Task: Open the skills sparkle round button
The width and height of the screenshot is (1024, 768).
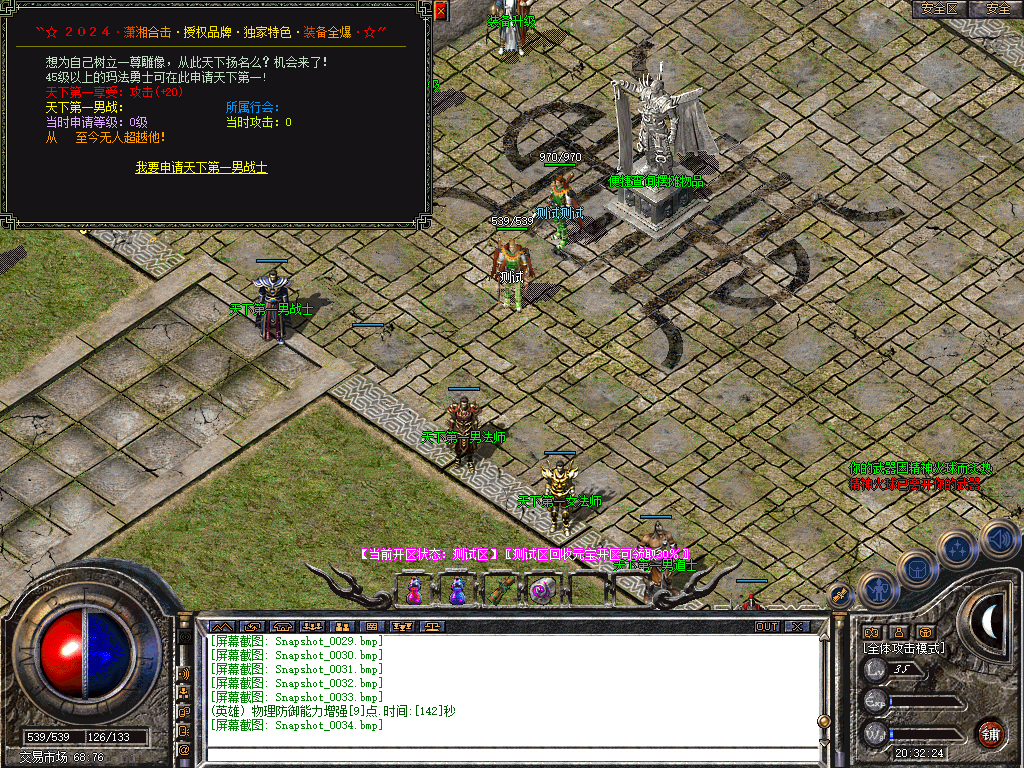Action: [959, 548]
